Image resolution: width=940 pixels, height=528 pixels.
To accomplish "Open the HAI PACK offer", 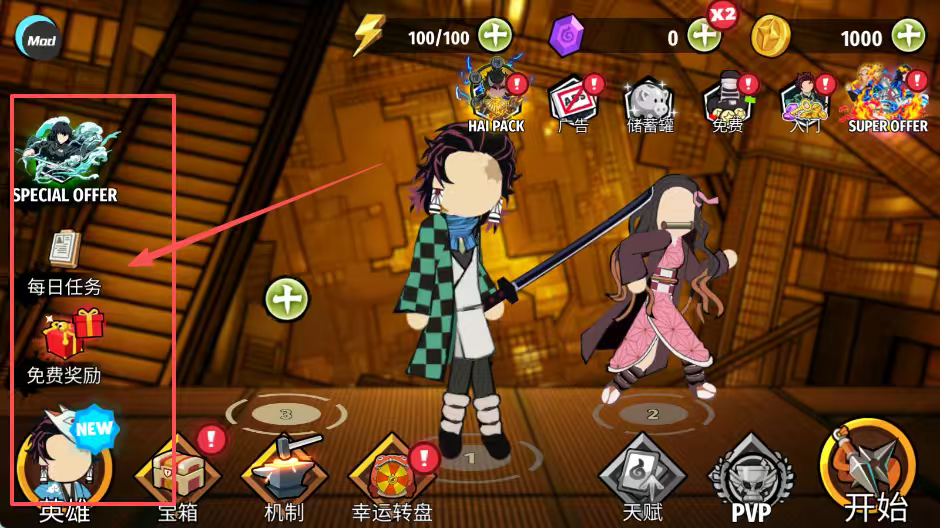I will (x=495, y=97).
